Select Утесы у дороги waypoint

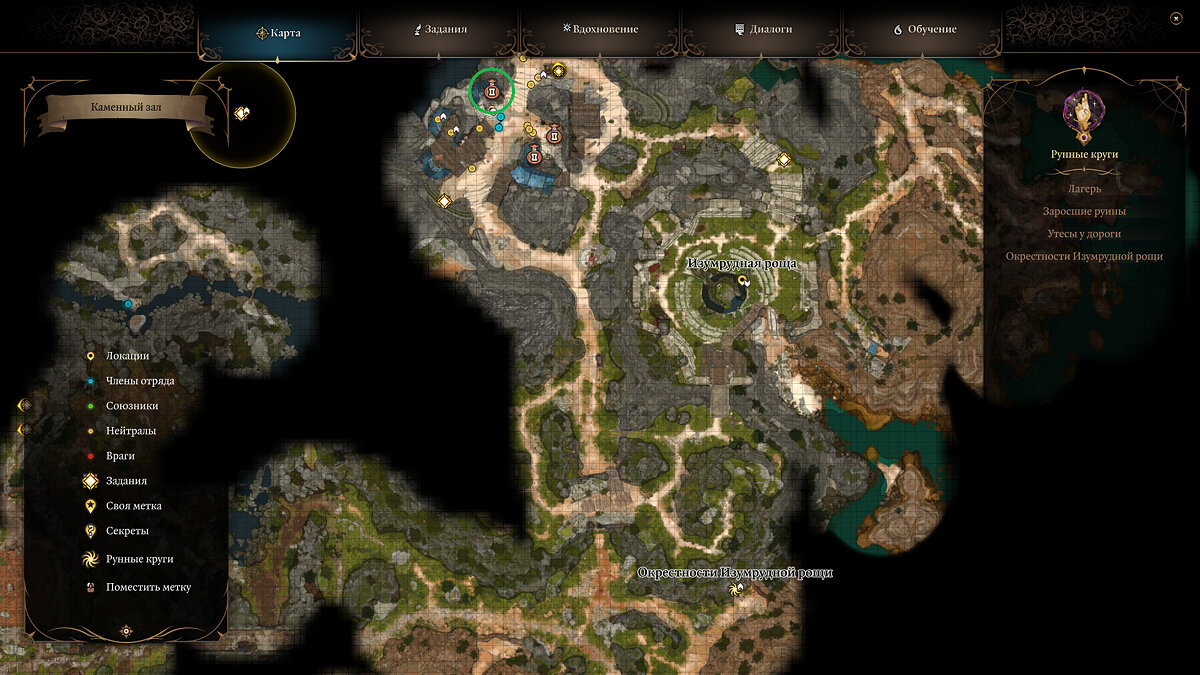[1083, 233]
